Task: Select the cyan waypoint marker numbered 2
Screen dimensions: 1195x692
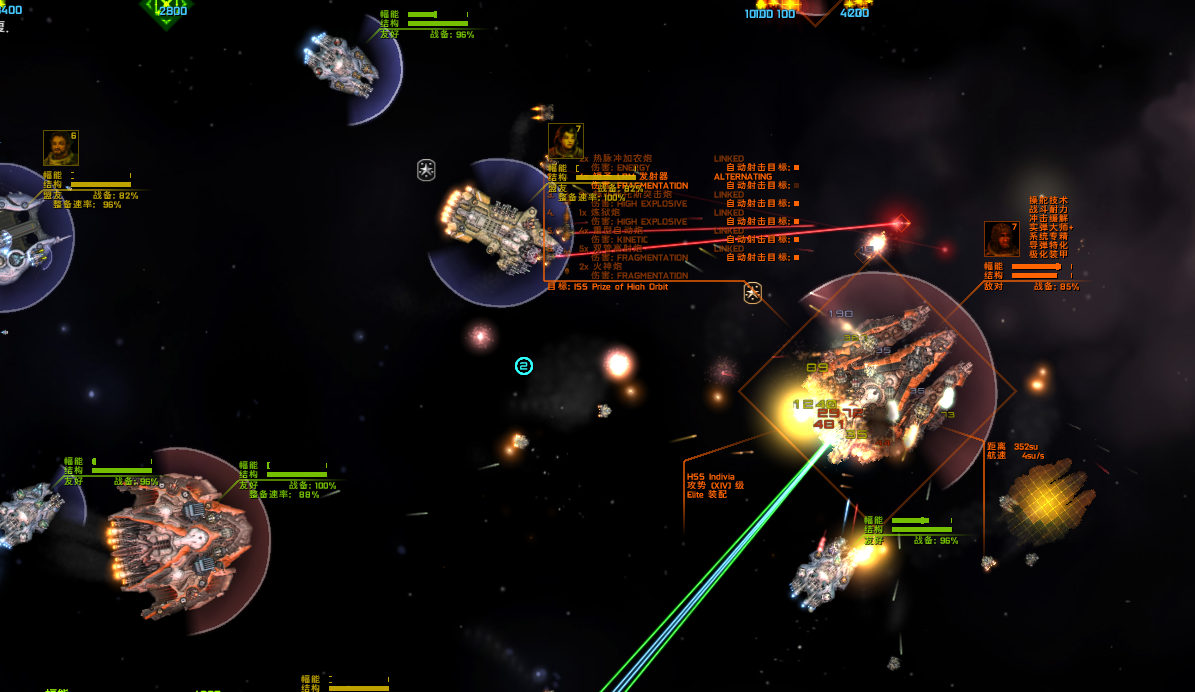Action: (524, 366)
